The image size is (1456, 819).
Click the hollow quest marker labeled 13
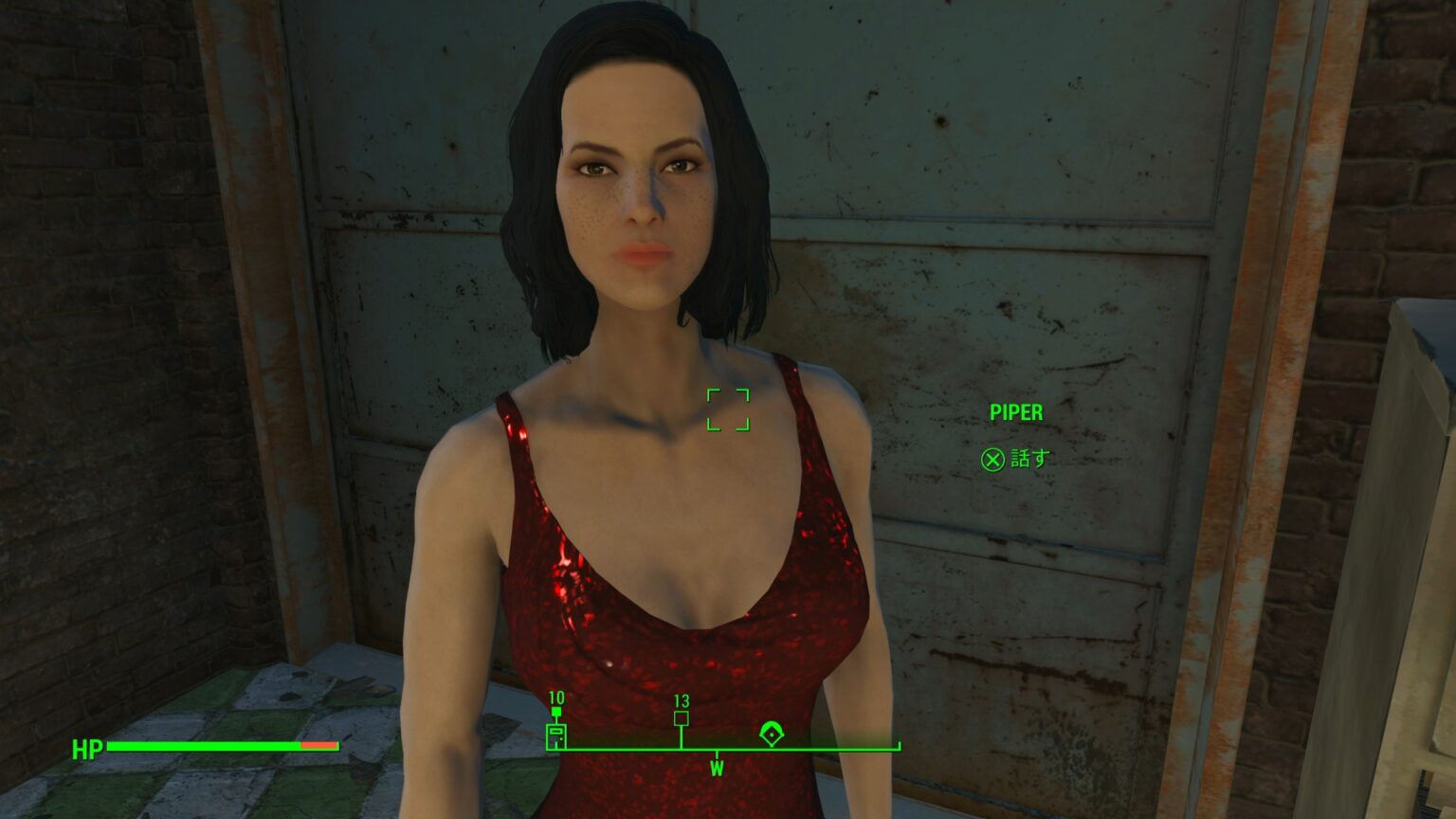coord(682,719)
